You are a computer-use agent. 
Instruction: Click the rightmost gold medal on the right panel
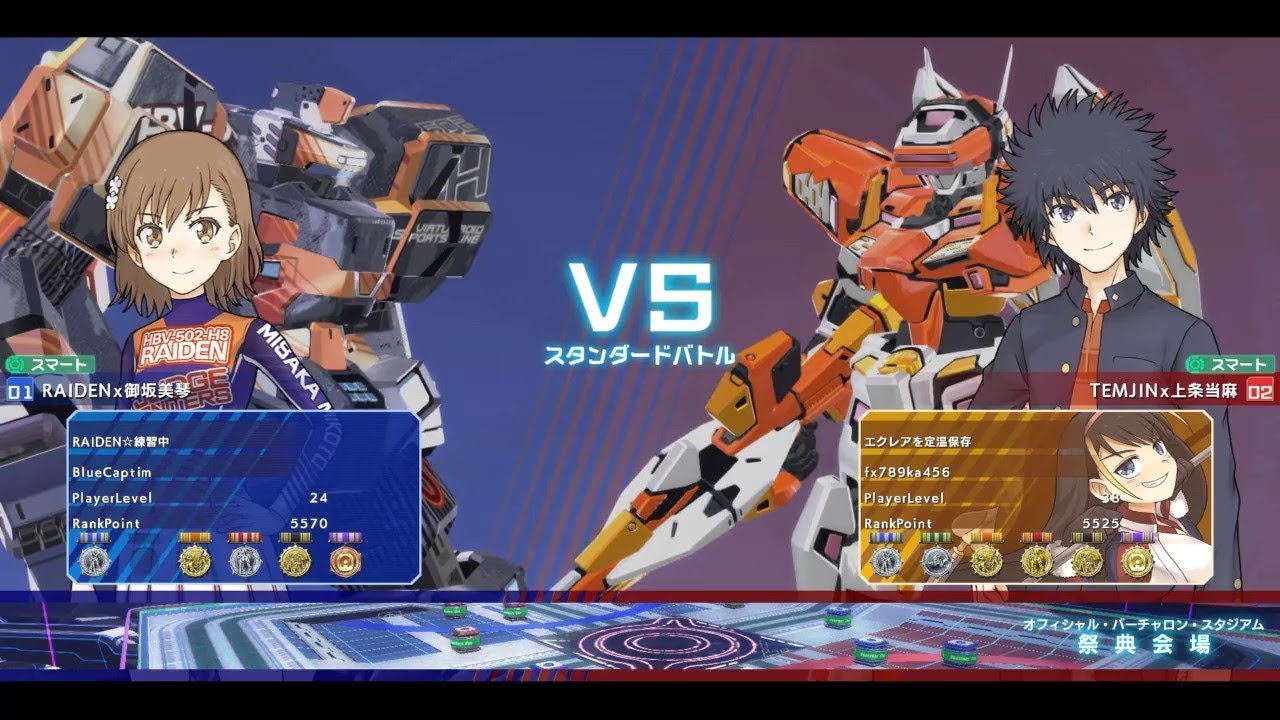1139,560
